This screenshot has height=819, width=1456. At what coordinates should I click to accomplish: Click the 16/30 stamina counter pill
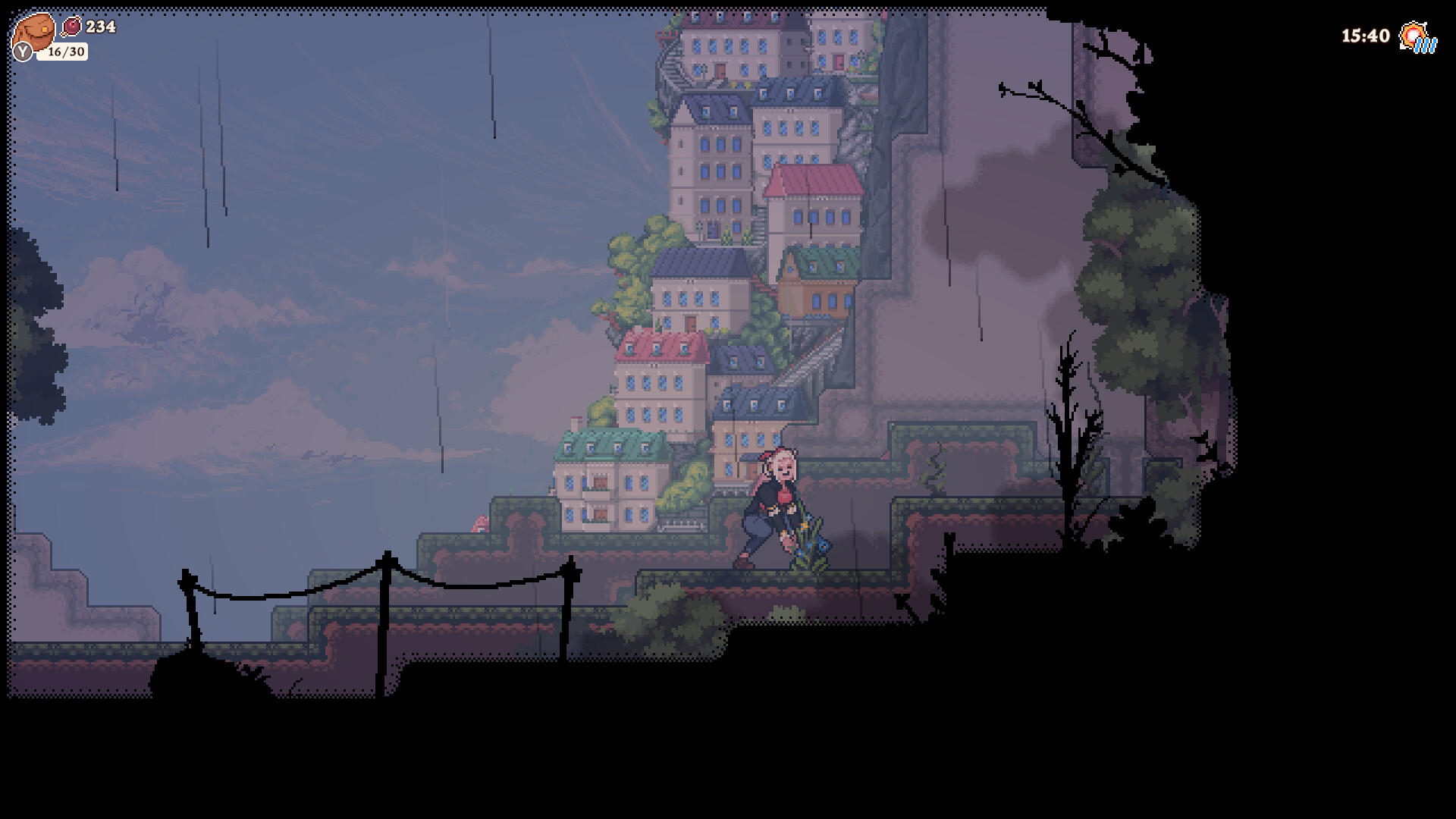64,52
